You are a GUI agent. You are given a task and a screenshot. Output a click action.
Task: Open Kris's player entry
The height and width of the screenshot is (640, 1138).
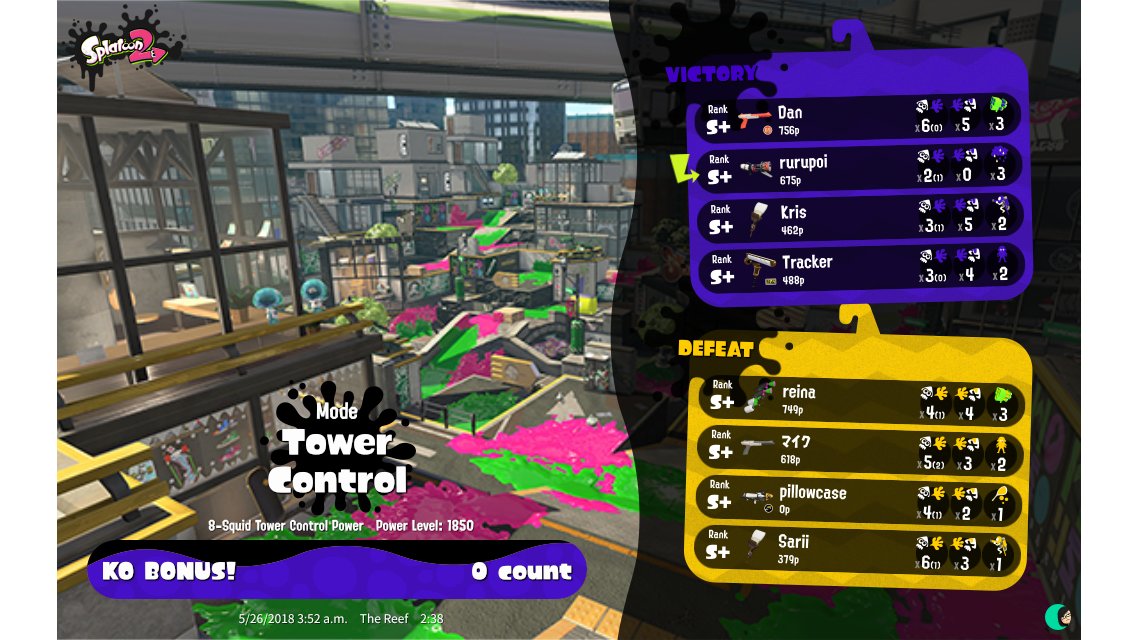coord(859,218)
